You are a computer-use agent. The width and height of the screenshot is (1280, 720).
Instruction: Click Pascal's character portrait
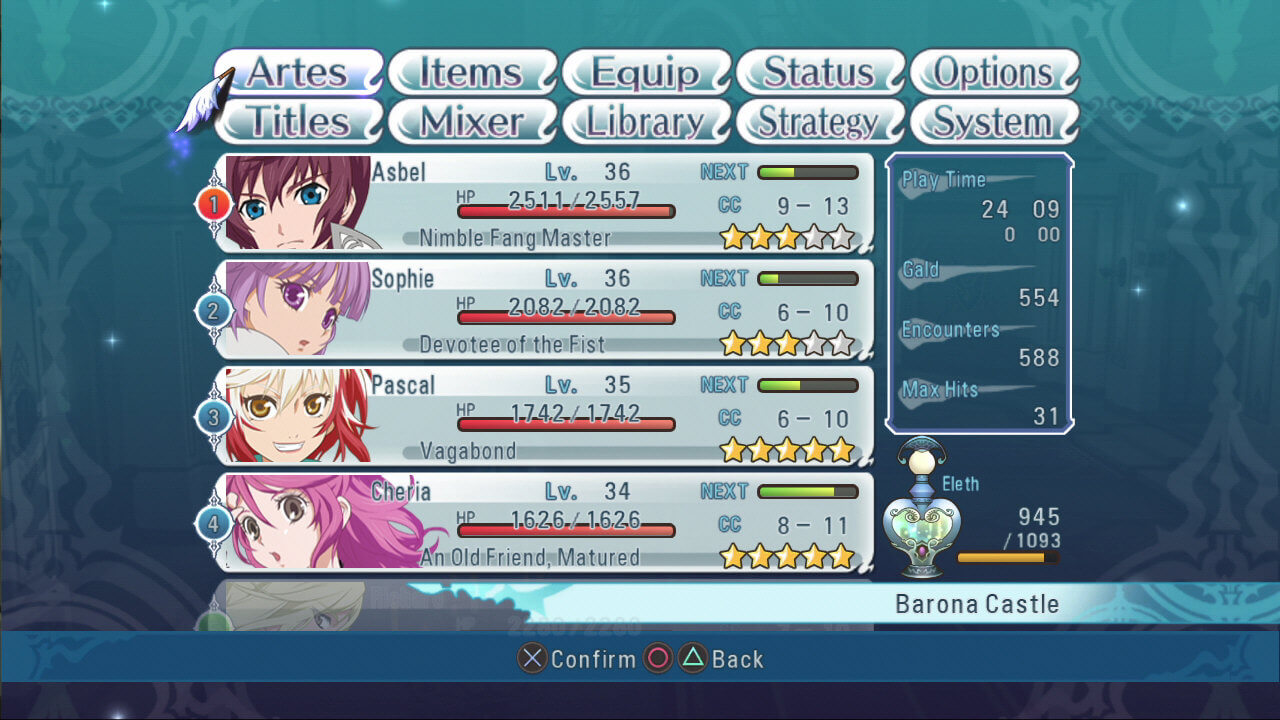pos(297,416)
